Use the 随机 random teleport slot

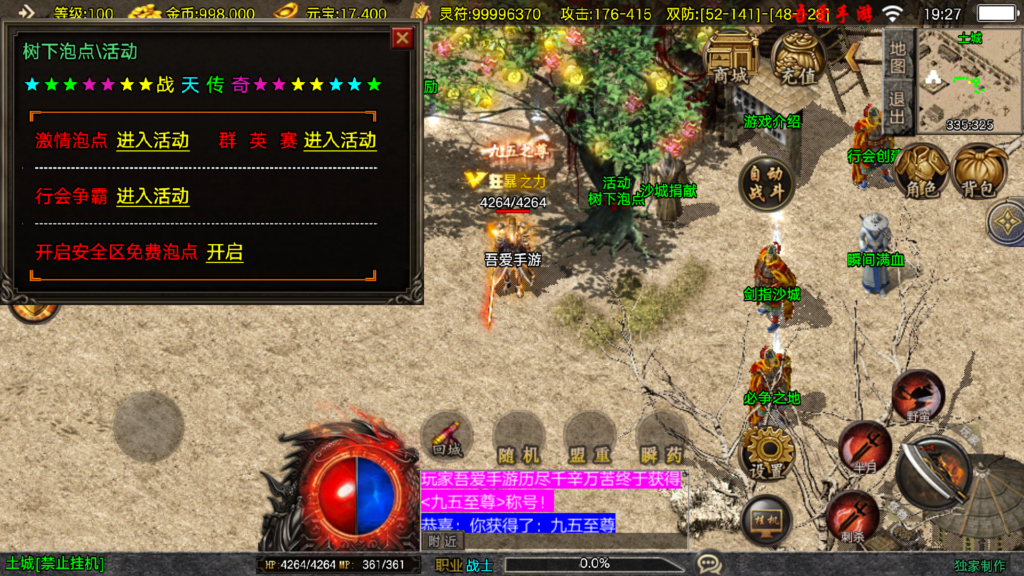click(x=518, y=438)
